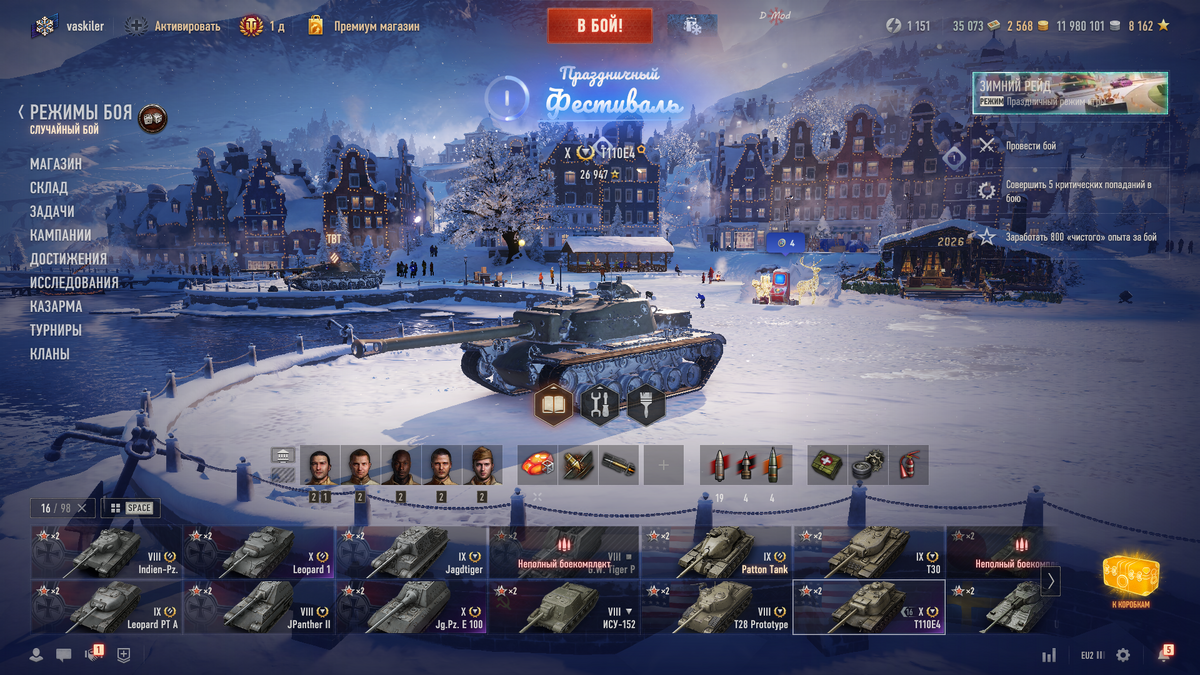Open the ЗИМНИЙ РЕЙД event banner

(1070, 93)
